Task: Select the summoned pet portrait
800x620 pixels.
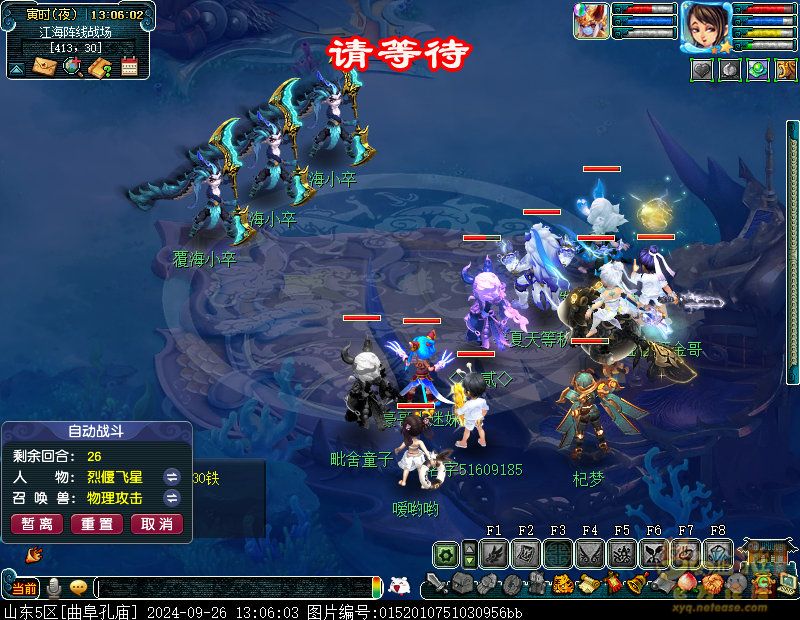Action: 591,21
